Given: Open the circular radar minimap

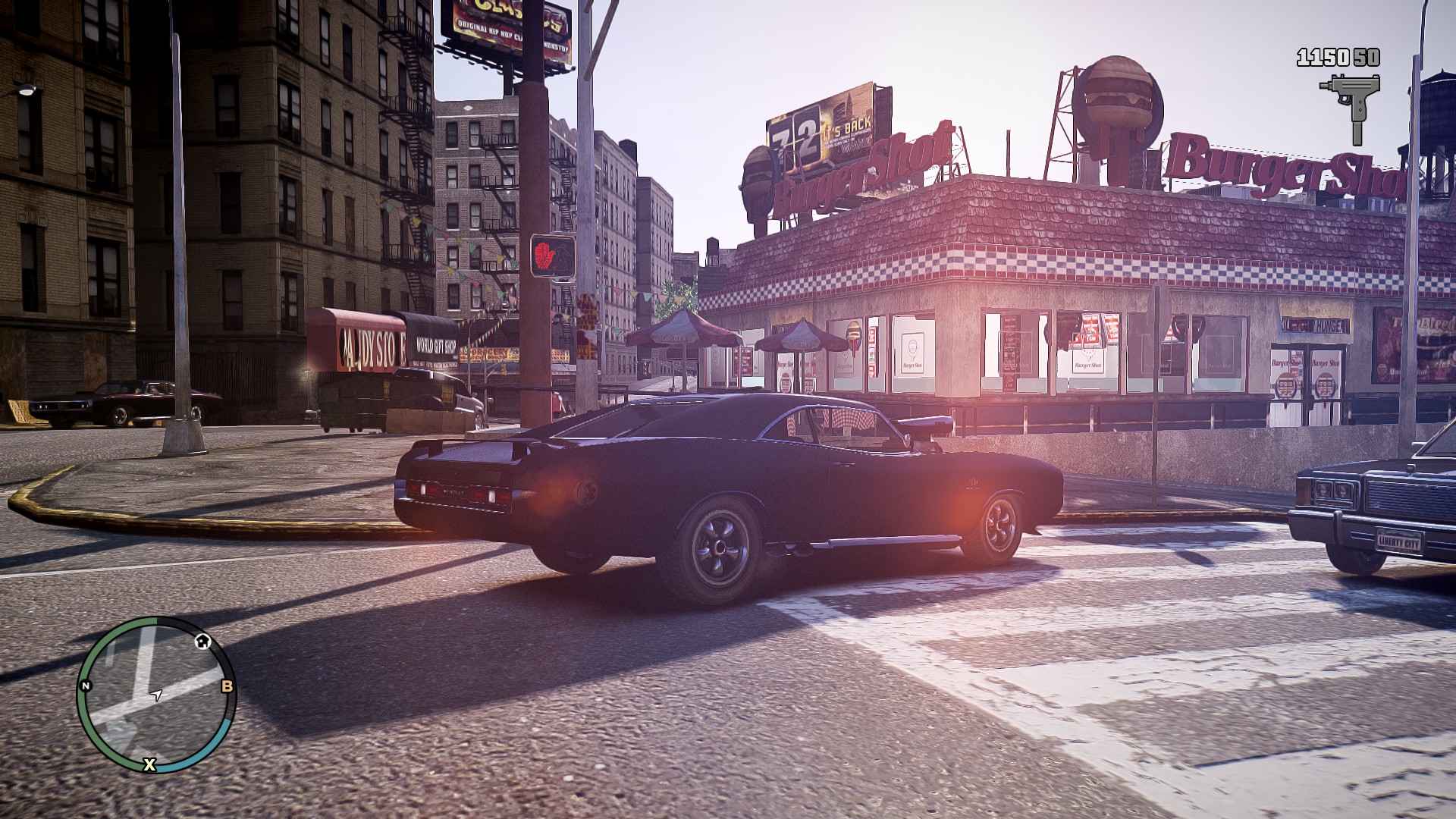Looking at the screenshot, I should 156,694.
